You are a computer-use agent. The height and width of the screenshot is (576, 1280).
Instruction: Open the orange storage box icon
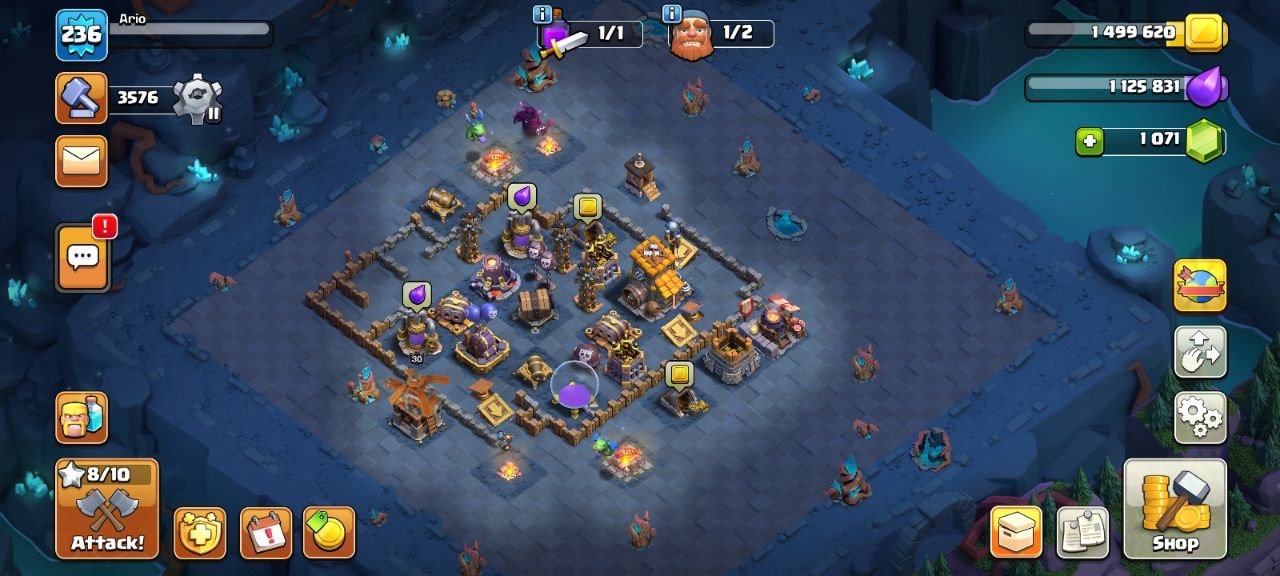pos(1016,532)
